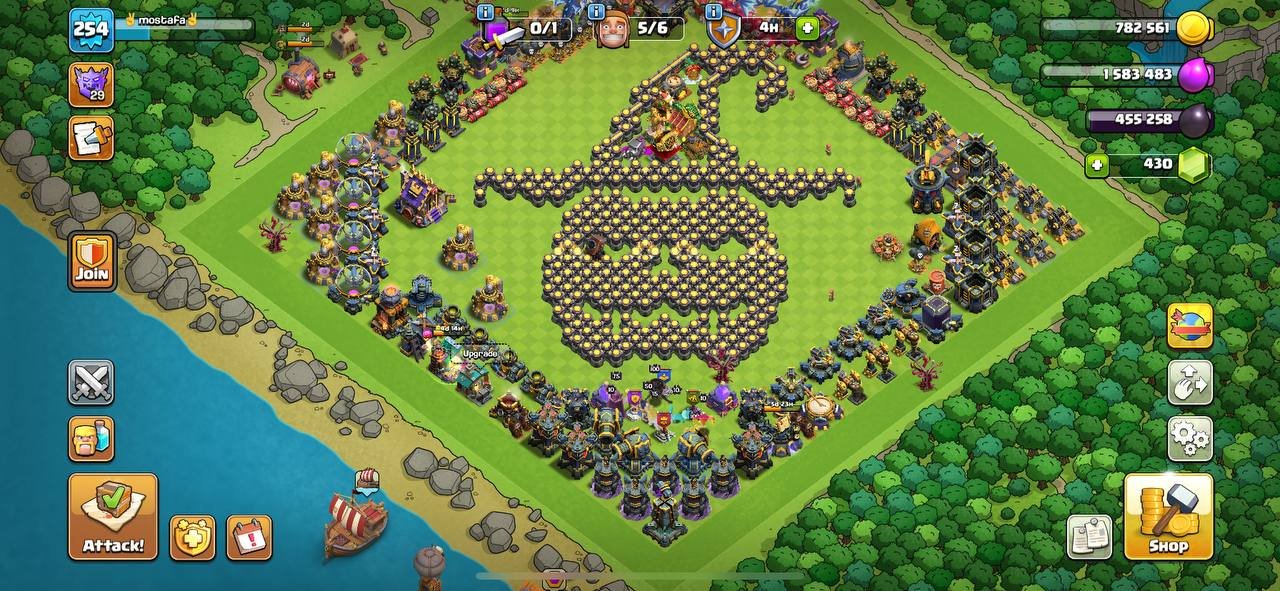Tap the Attack! button
This screenshot has height=591, width=1280.
[113, 516]
